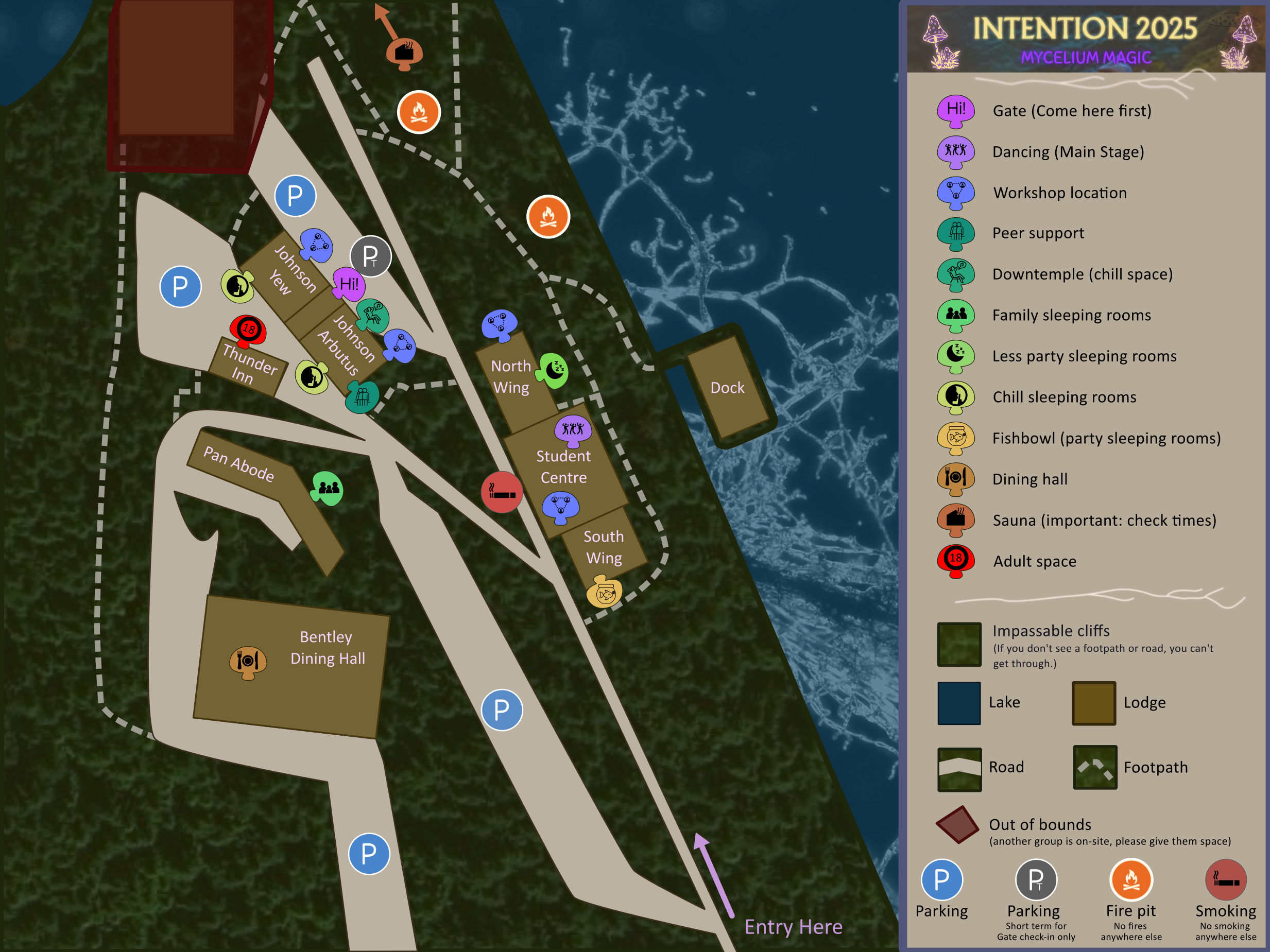Click the smoking area marker beside Student Centre
1270x952 pixels.
(501, 492)
